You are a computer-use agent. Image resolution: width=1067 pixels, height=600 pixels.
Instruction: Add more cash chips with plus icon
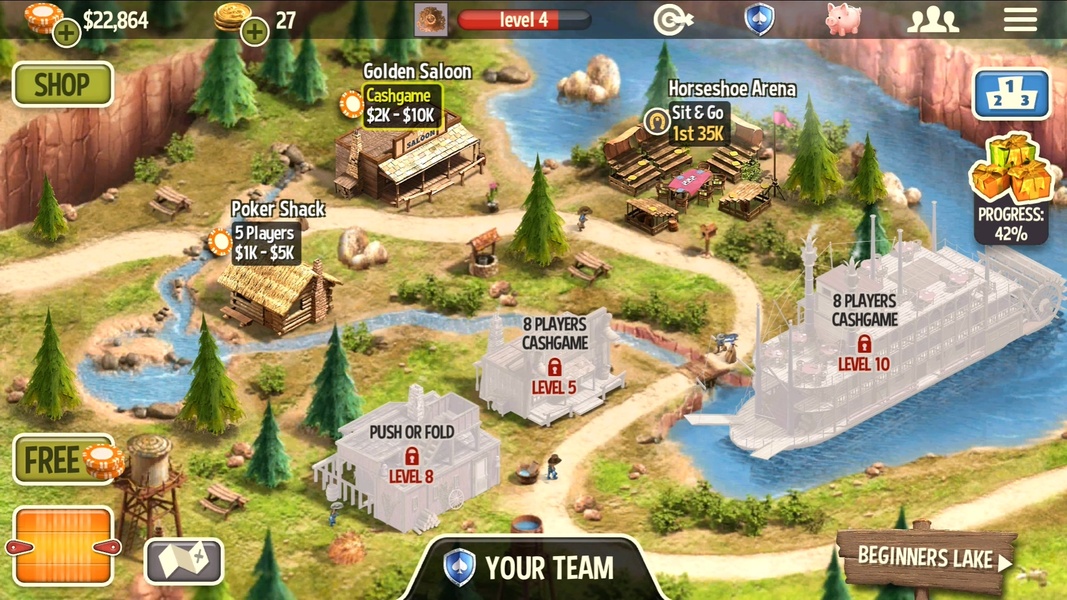[x=66, y=33]
